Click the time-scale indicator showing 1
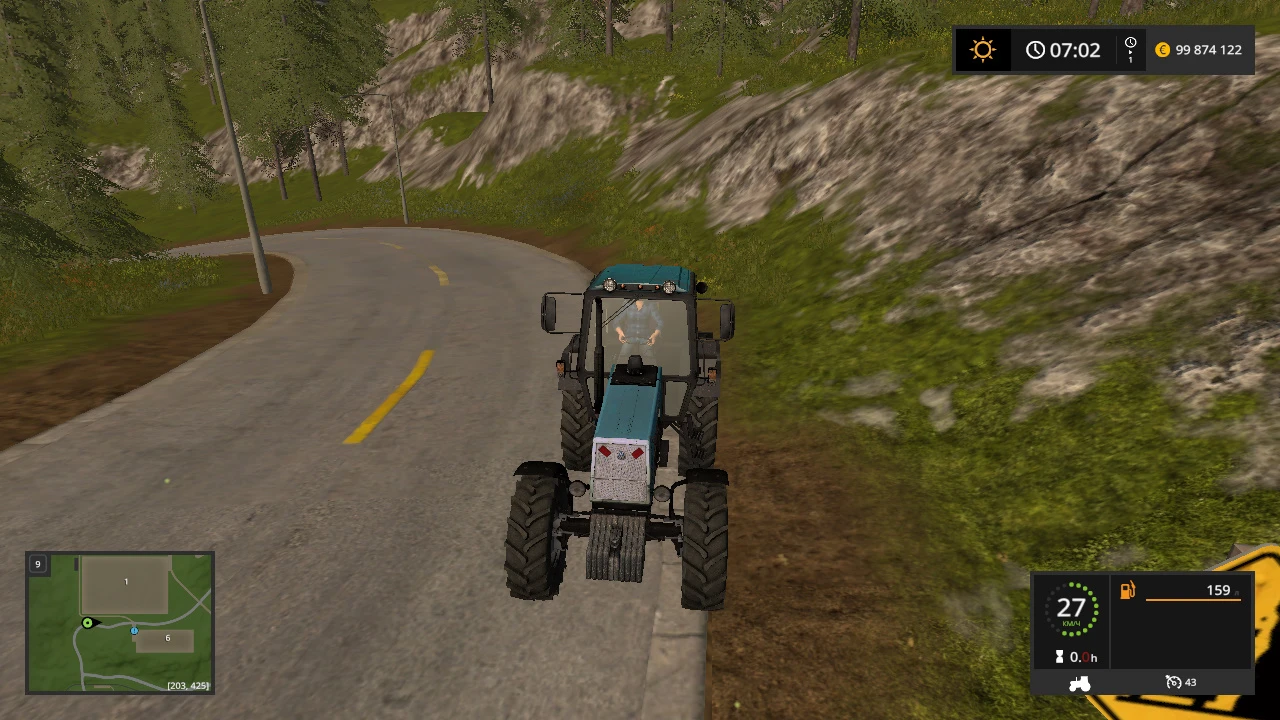Viewport: 1280px width, 720px height. [1130, 49]
